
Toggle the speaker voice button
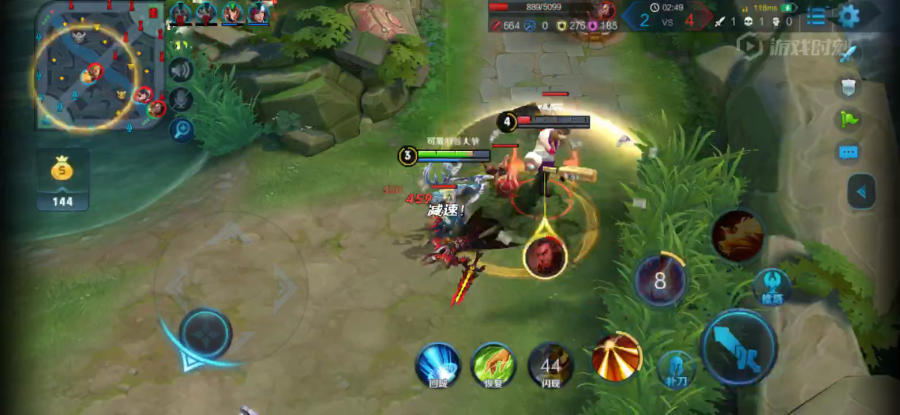(x=181, y=70)
